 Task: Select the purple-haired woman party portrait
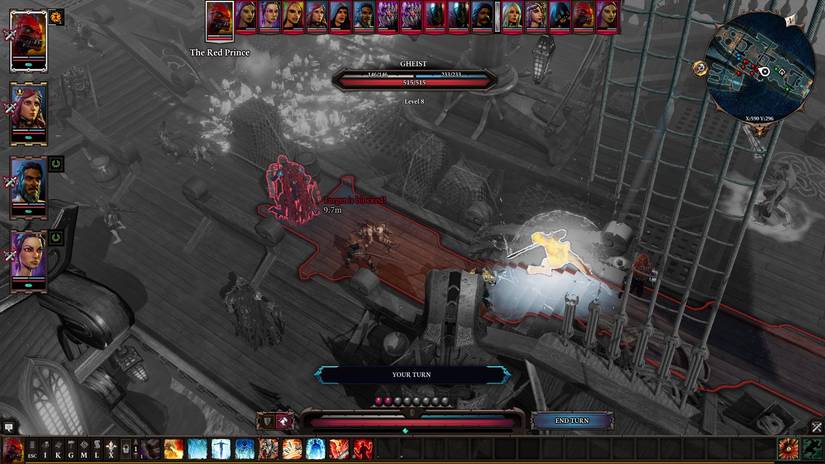point(28,256)
